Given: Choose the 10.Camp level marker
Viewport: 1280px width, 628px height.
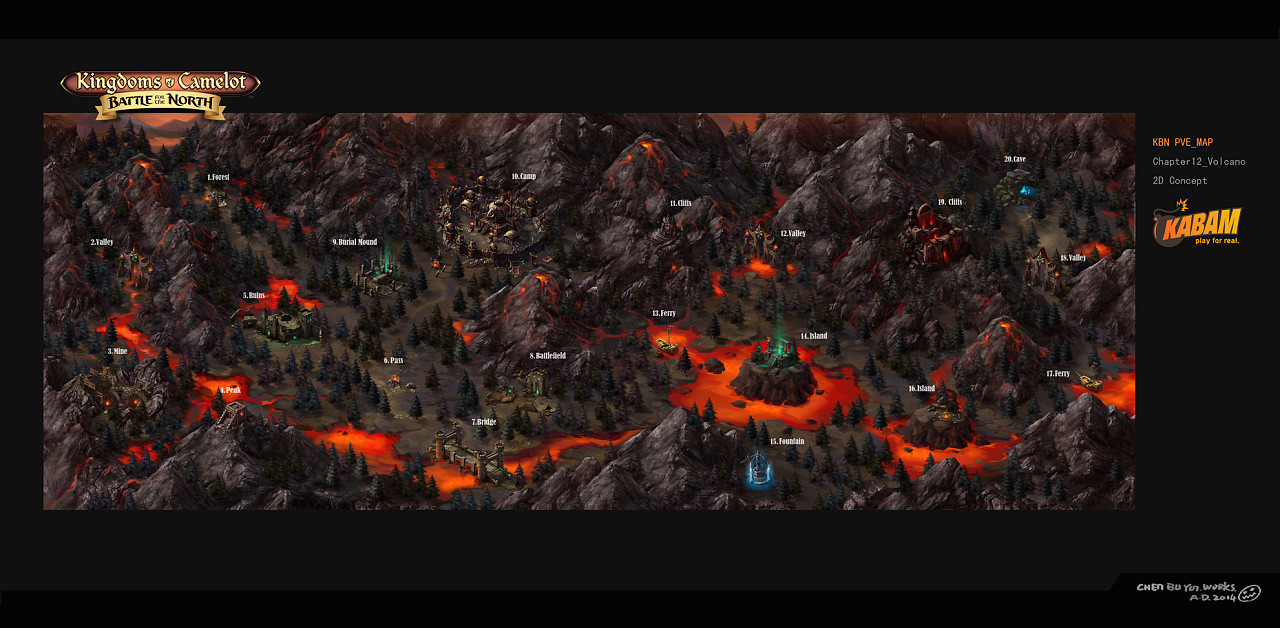Looking at the screenshot, I should coord(523,177).
